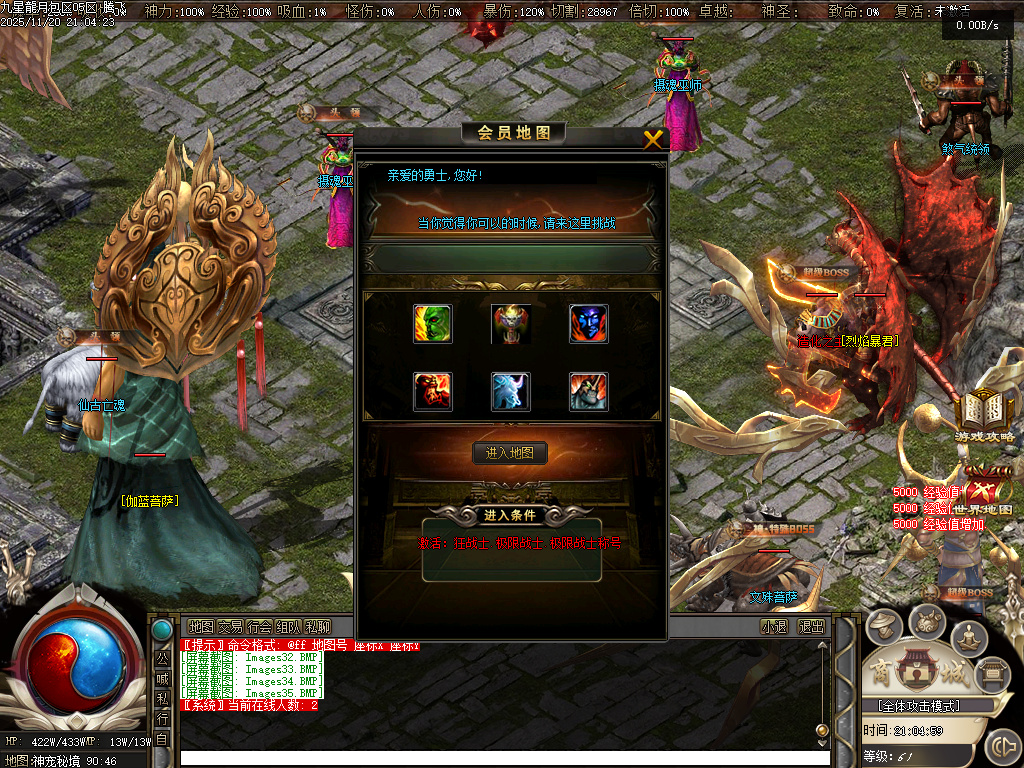Switch to the 私聊 private chat tab
The image size is (1024, 768).
point(317,627)
